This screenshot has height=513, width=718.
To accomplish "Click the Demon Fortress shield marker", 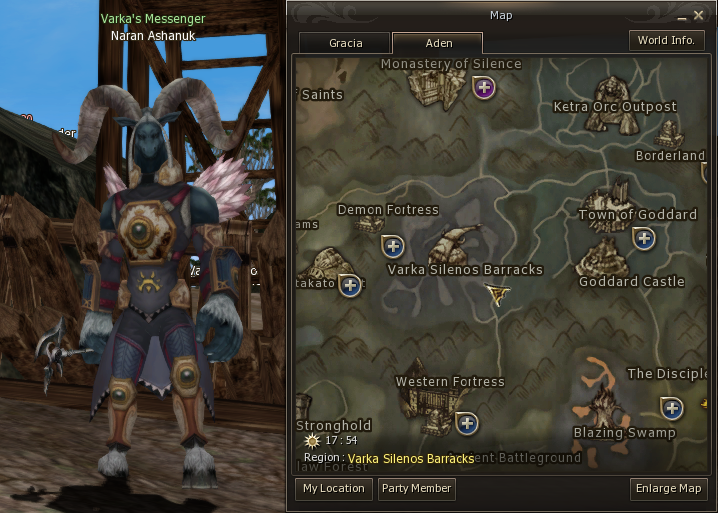I will [x=393, y=246].
